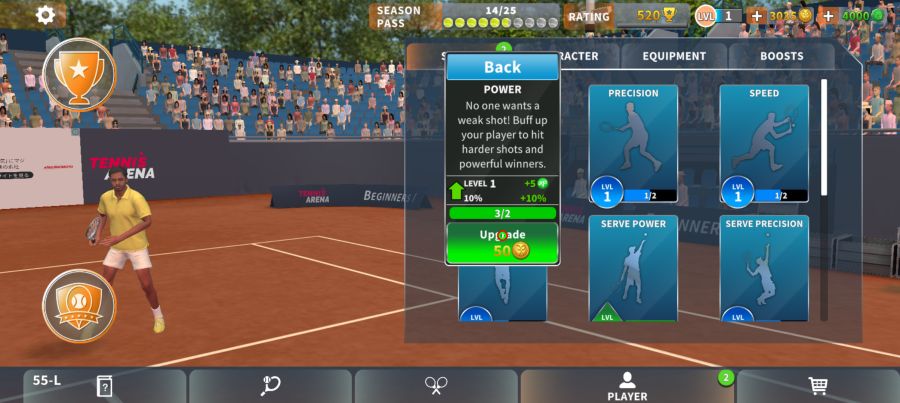Upgrade Power for 50 coins
Screen dimensions: 900x403
502,242
